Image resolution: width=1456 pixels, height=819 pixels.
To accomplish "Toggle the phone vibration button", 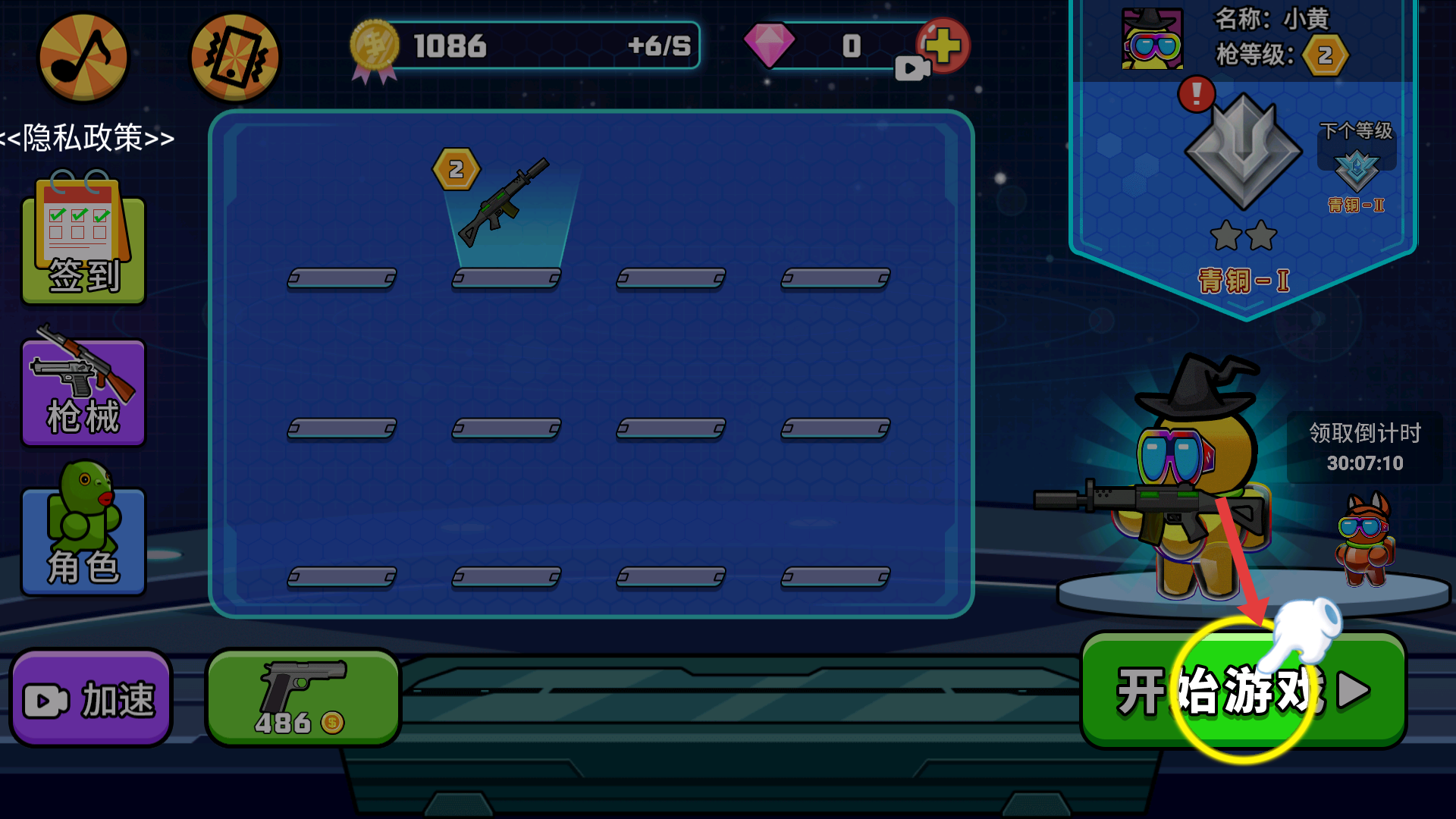I will pos(234,58).
